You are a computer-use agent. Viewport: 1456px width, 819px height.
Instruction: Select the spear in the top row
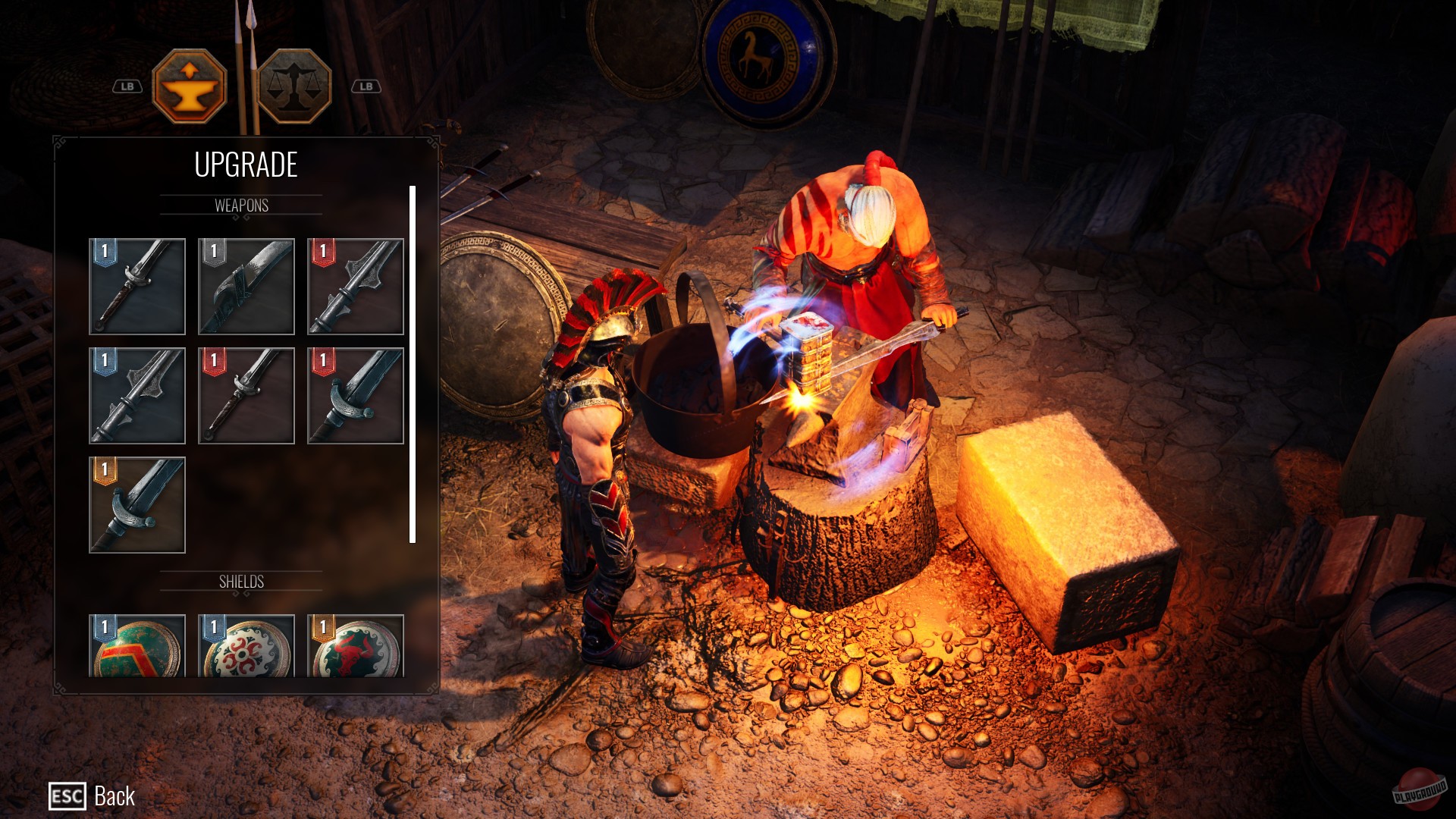356,286
